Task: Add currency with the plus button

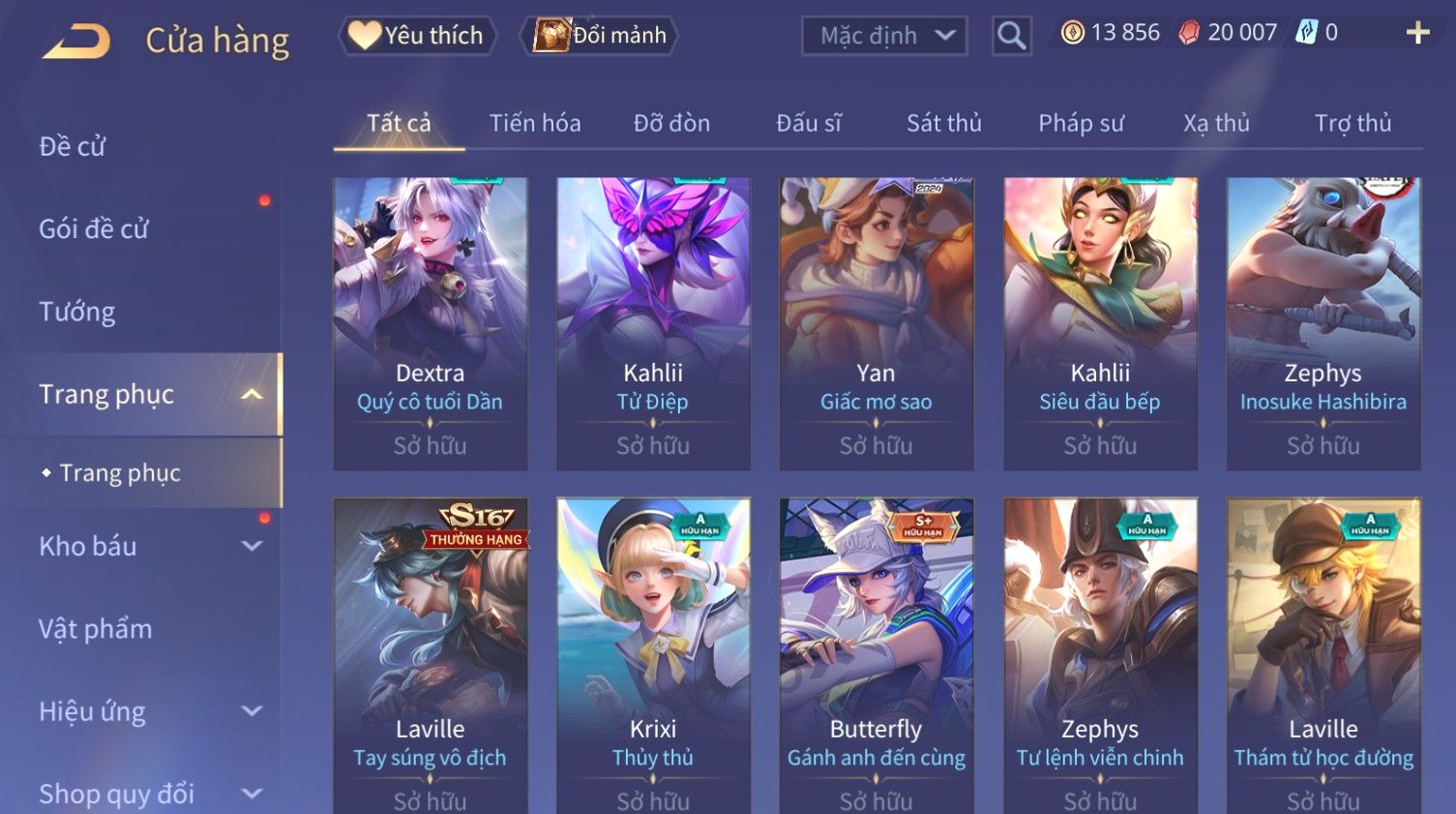Action: pyautogui.click(x=1417, y=33)
